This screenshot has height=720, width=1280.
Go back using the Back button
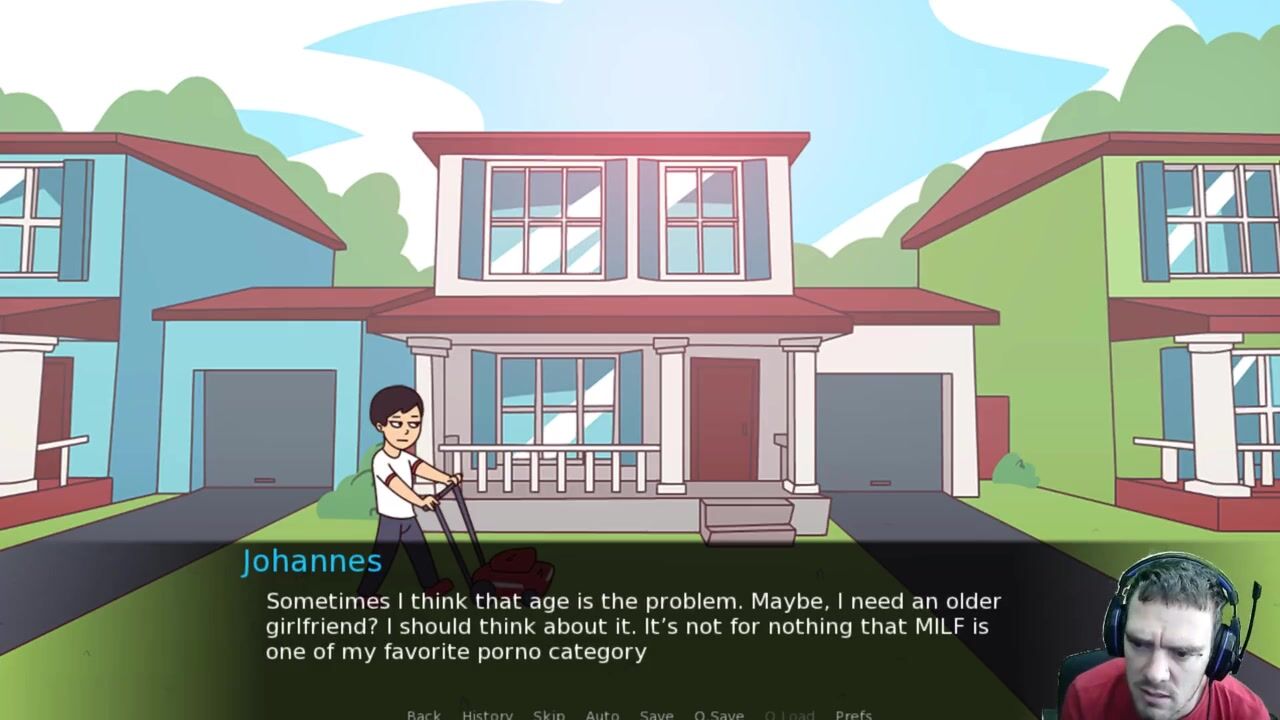[x=423, y=714]
